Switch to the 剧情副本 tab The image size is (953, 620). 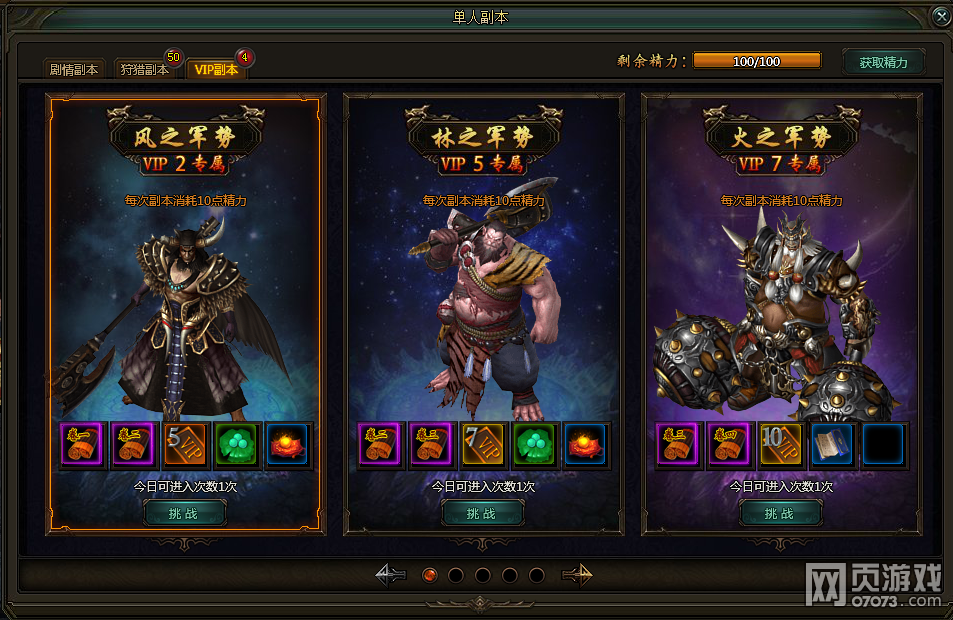(74, 69)
